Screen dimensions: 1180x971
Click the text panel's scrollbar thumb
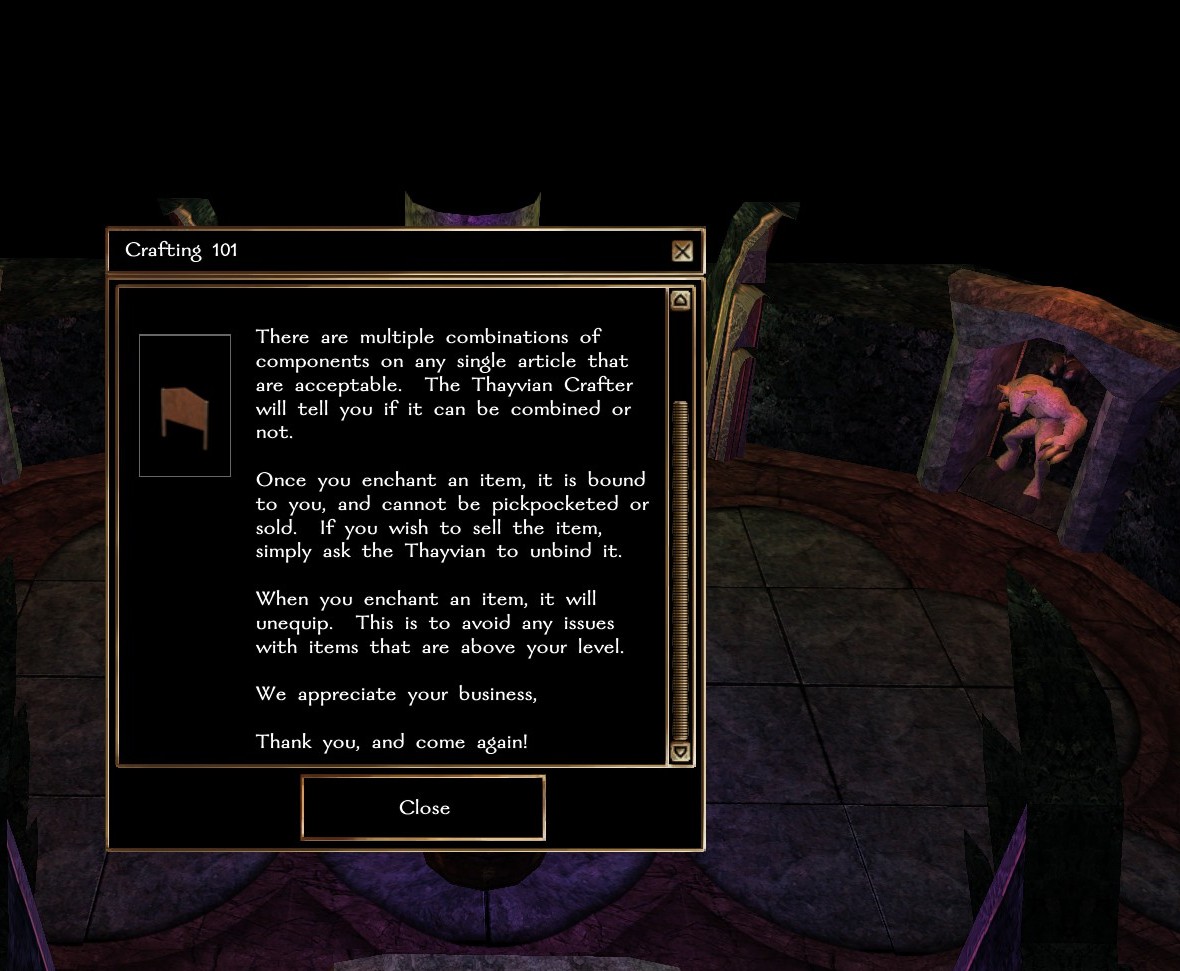[x=681, y=565]
